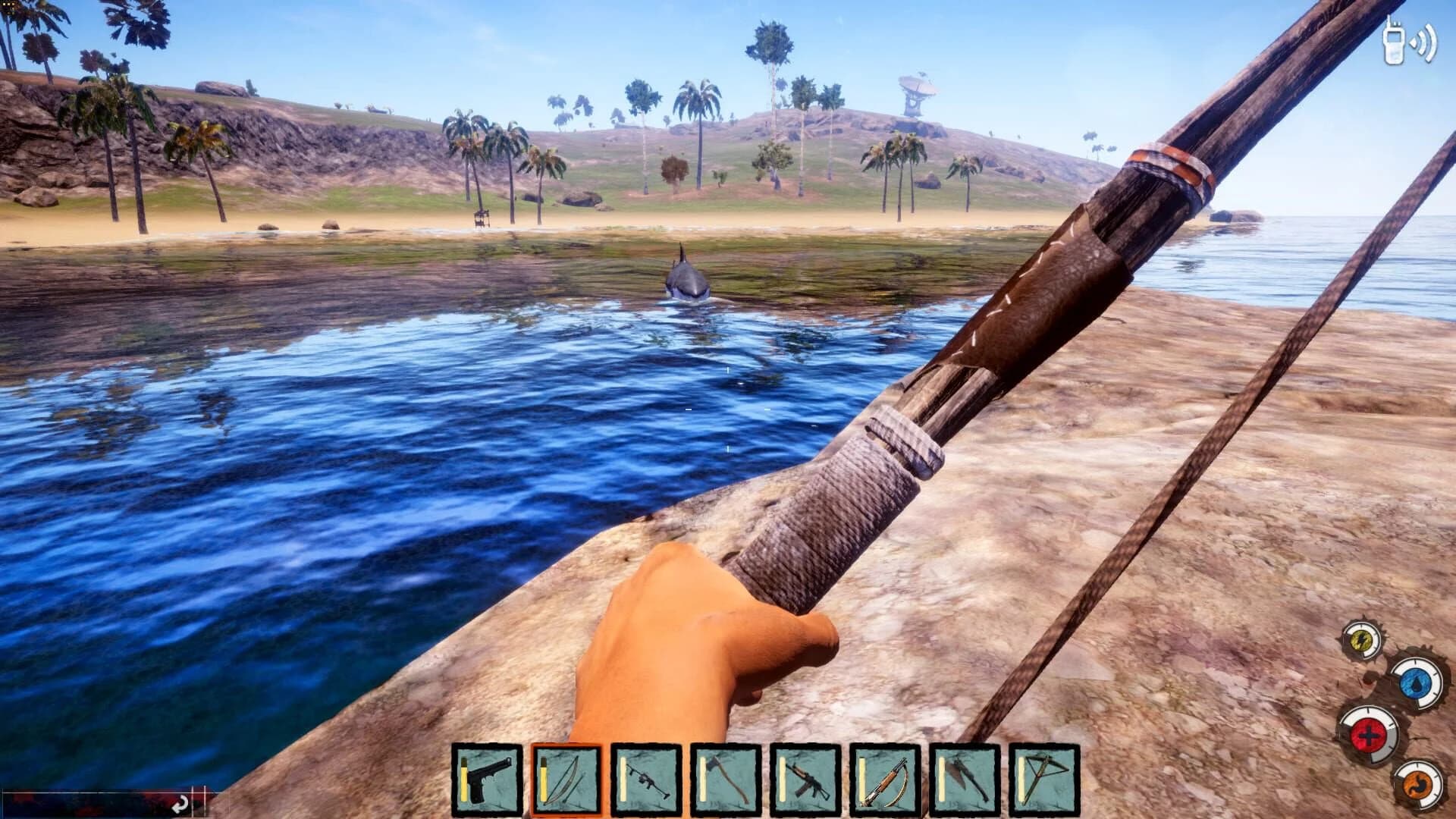Select the axe in the hotbar
This screenshot has height=819, width=1456.
pos(726,780)
